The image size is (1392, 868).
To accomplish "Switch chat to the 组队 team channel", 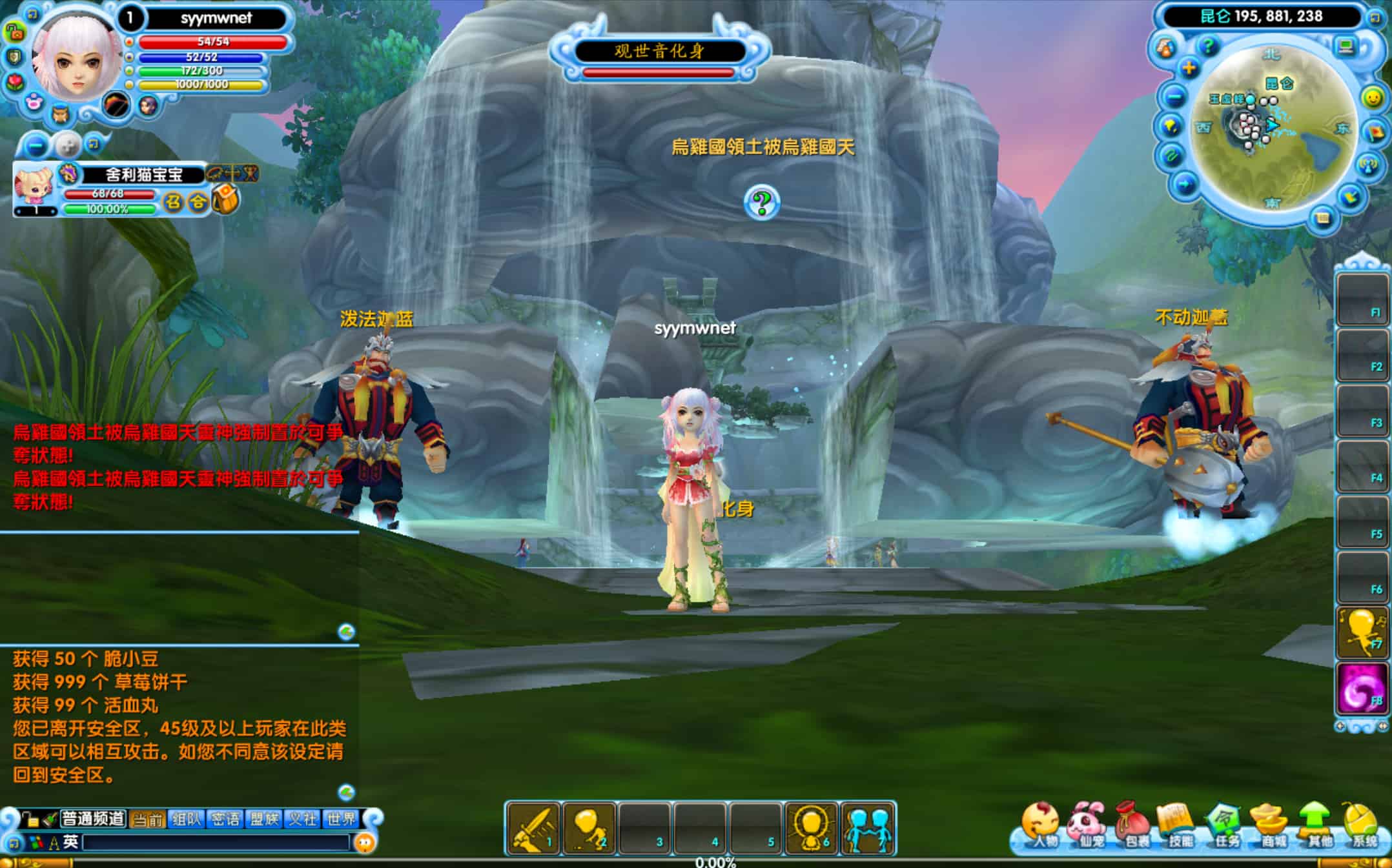I will (186, 819).
